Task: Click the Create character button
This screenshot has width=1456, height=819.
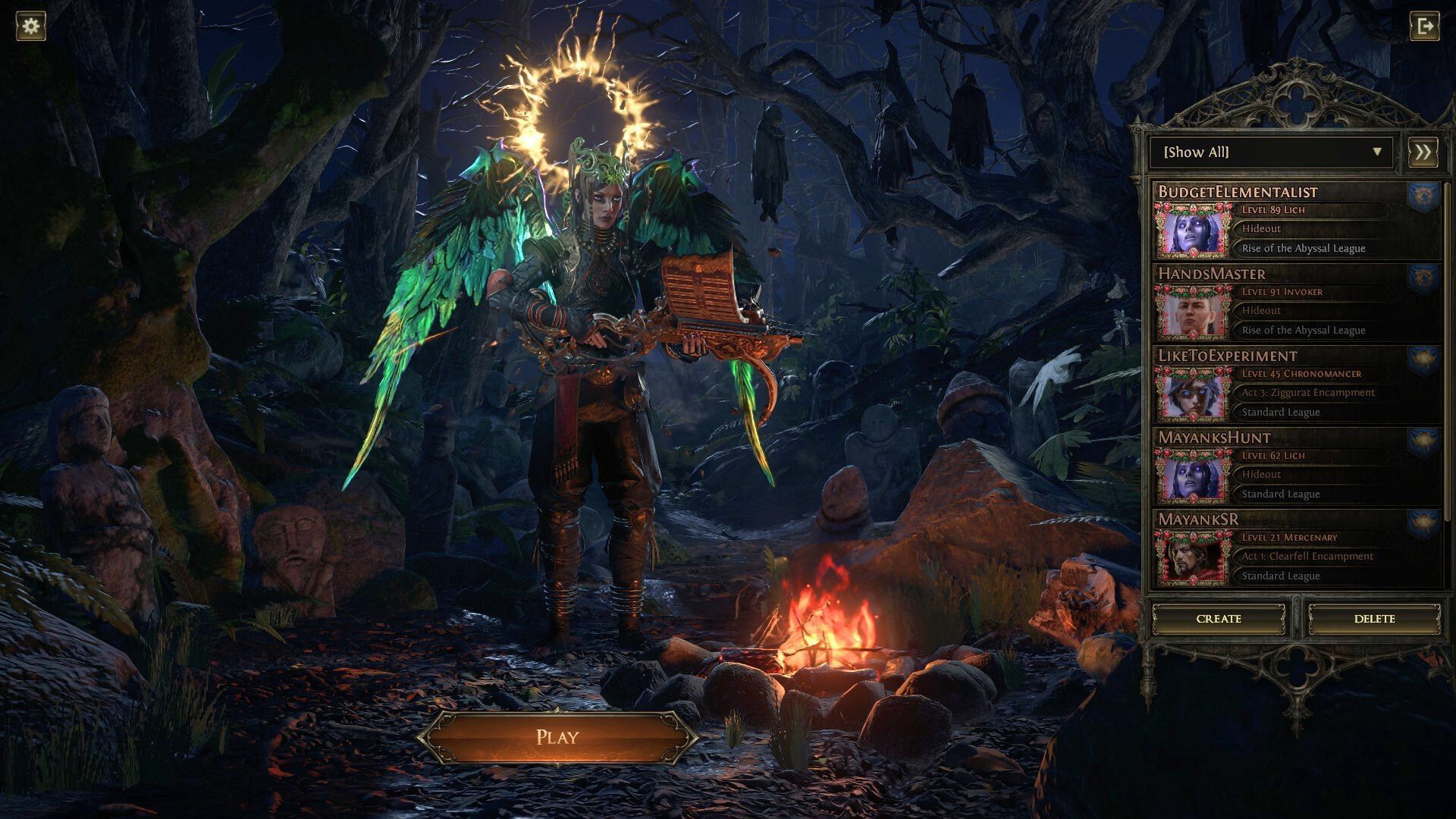Action: coord(1218,619)
